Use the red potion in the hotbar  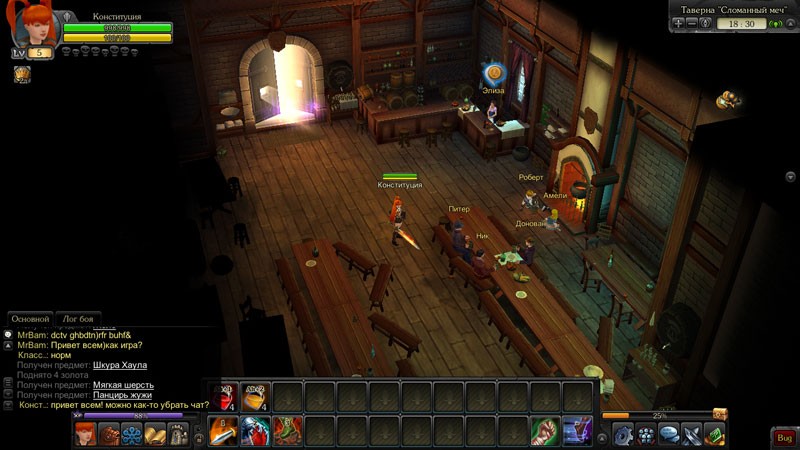tap(226, 396)
